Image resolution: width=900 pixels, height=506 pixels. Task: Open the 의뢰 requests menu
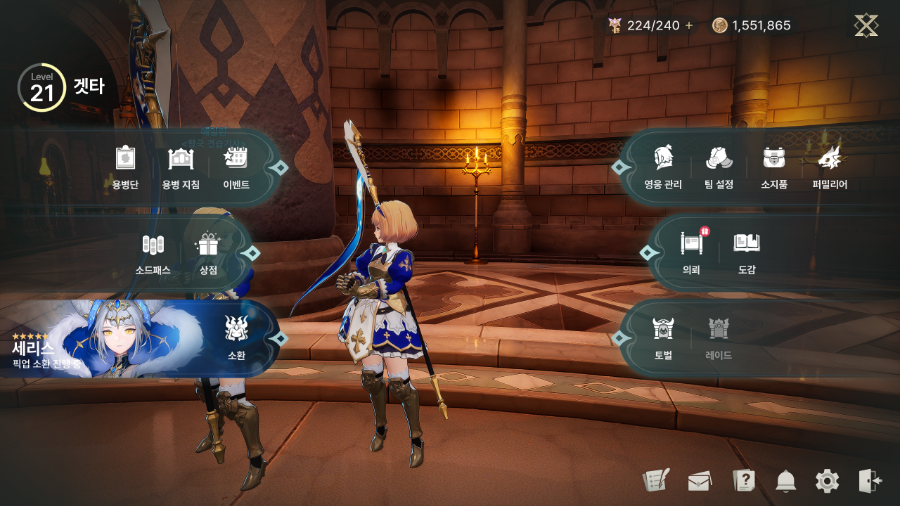tap(692, 250)
